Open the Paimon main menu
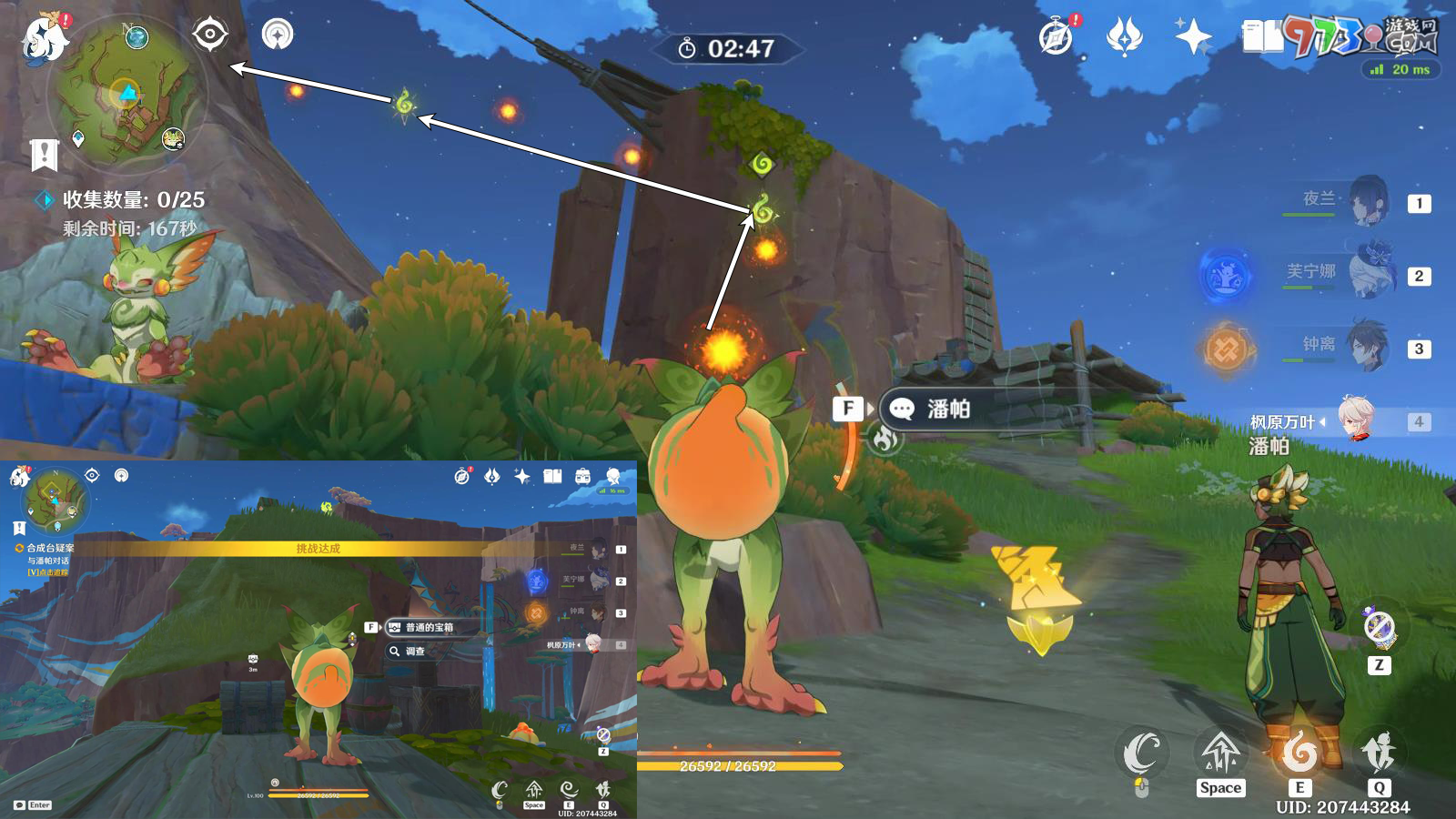1456x819 pixels. (44, 38)
